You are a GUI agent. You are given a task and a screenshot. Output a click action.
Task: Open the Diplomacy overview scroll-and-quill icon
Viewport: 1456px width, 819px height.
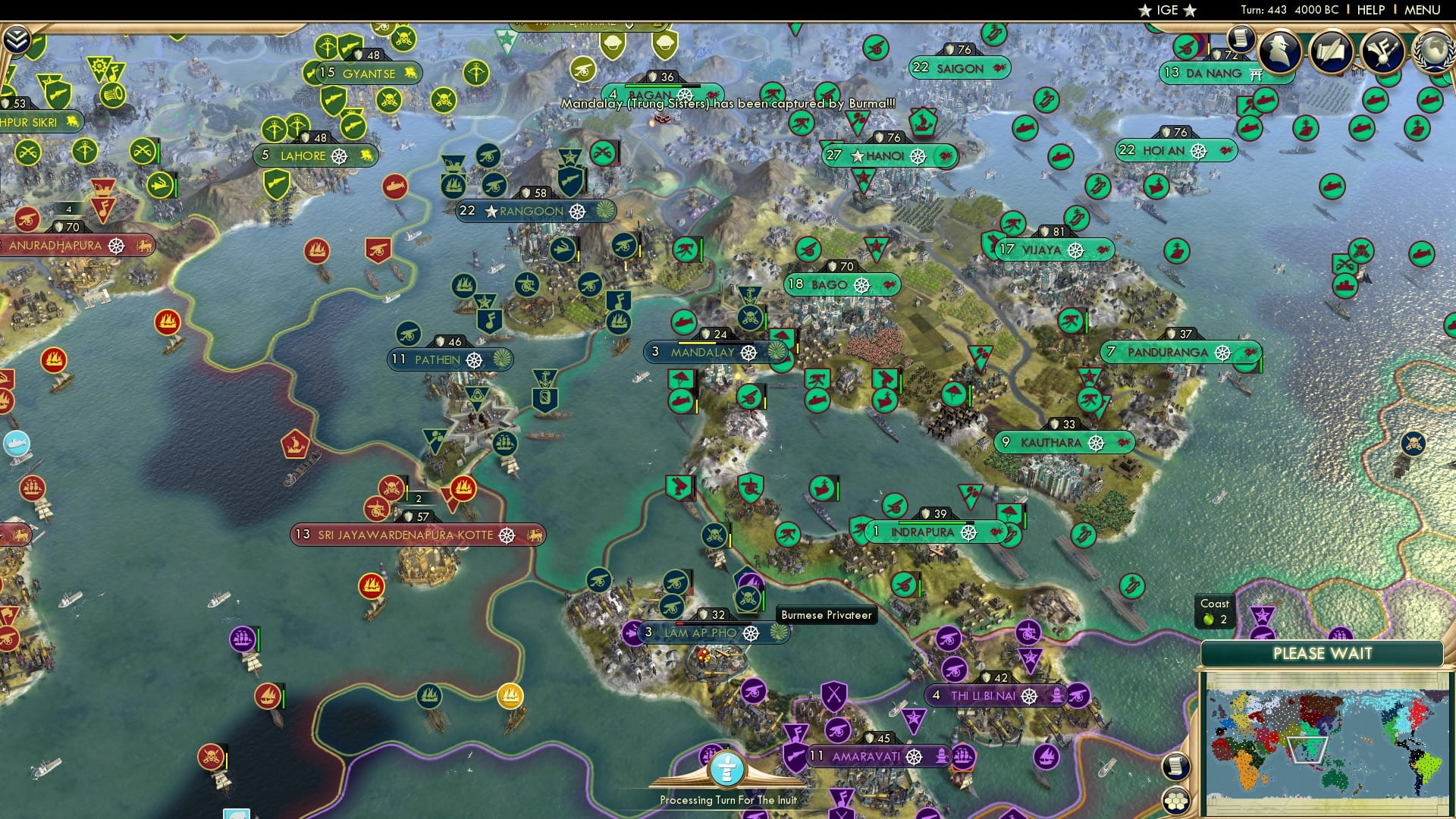coord(1332,51)
